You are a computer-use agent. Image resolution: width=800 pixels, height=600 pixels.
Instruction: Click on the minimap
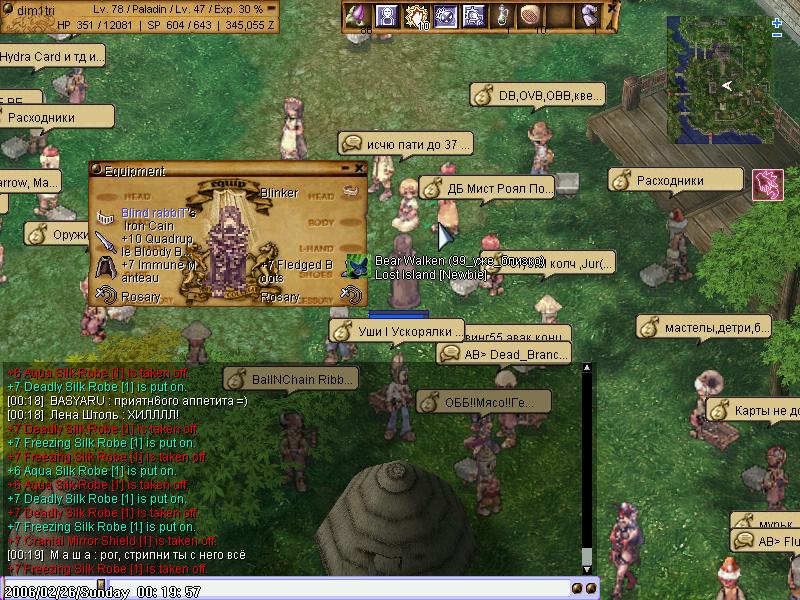718,80
